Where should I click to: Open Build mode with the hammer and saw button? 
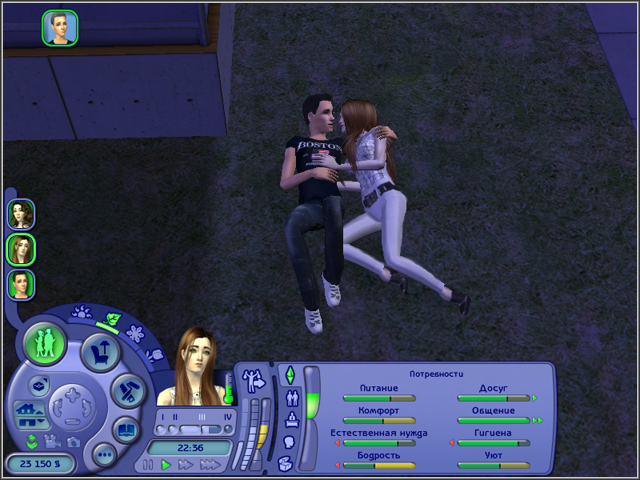128,391
